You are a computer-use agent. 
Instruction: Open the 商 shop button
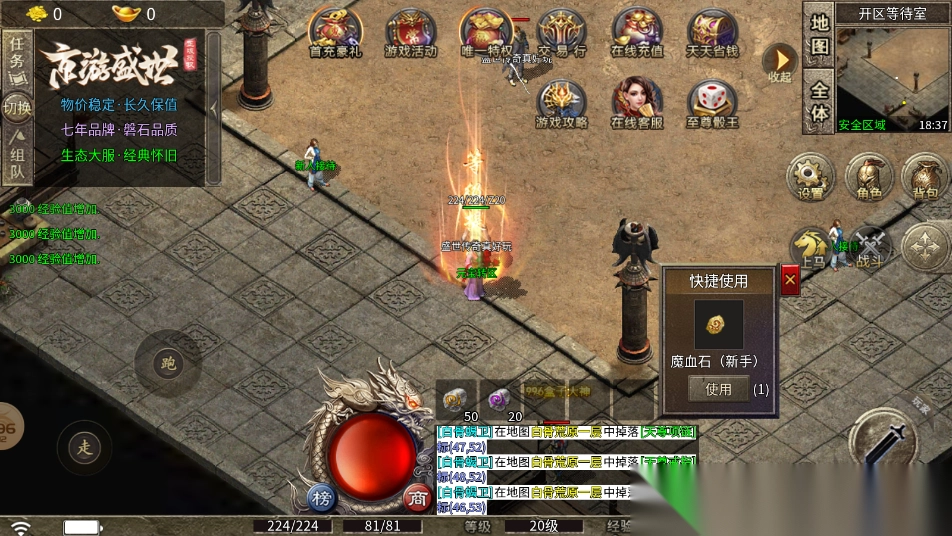coord(416,498)
